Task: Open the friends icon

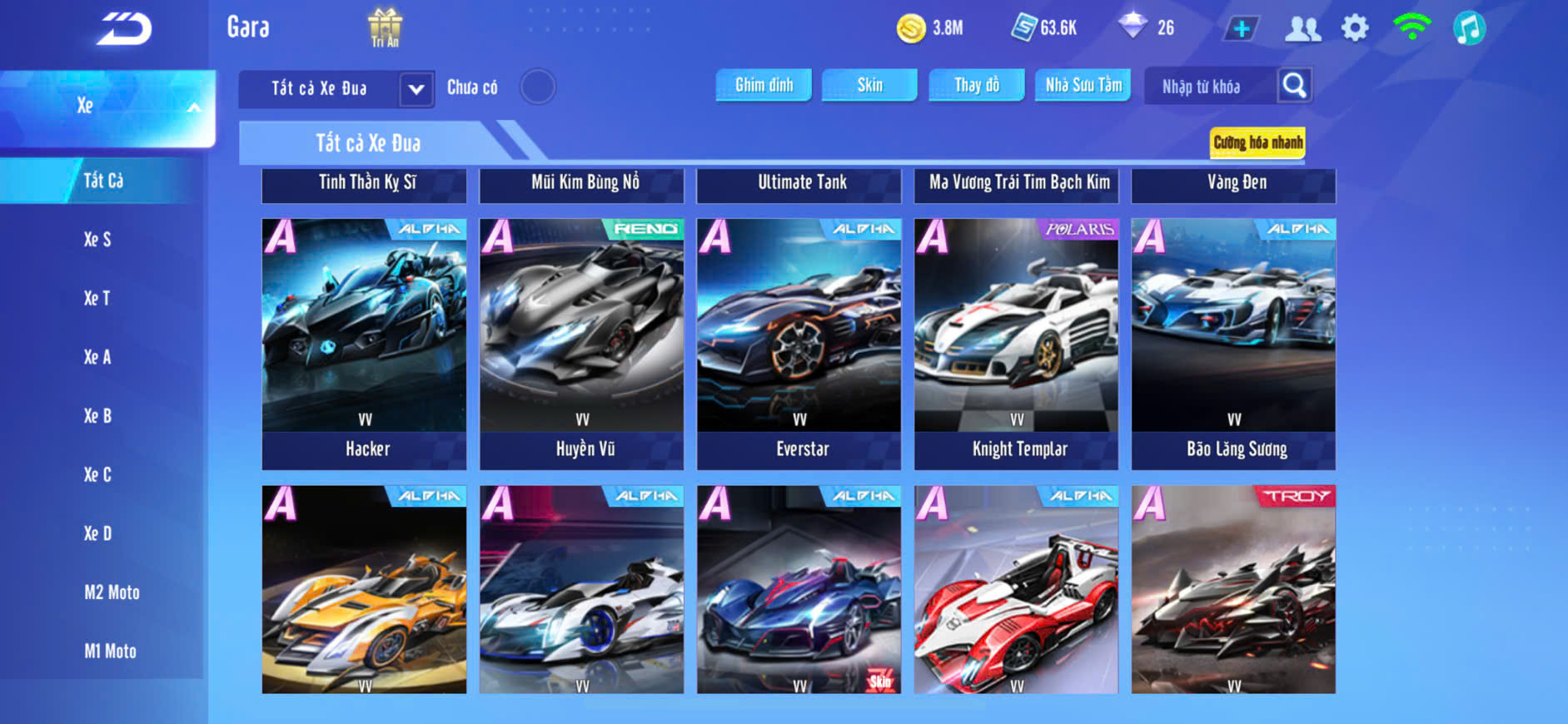Action: (1302, 28)
